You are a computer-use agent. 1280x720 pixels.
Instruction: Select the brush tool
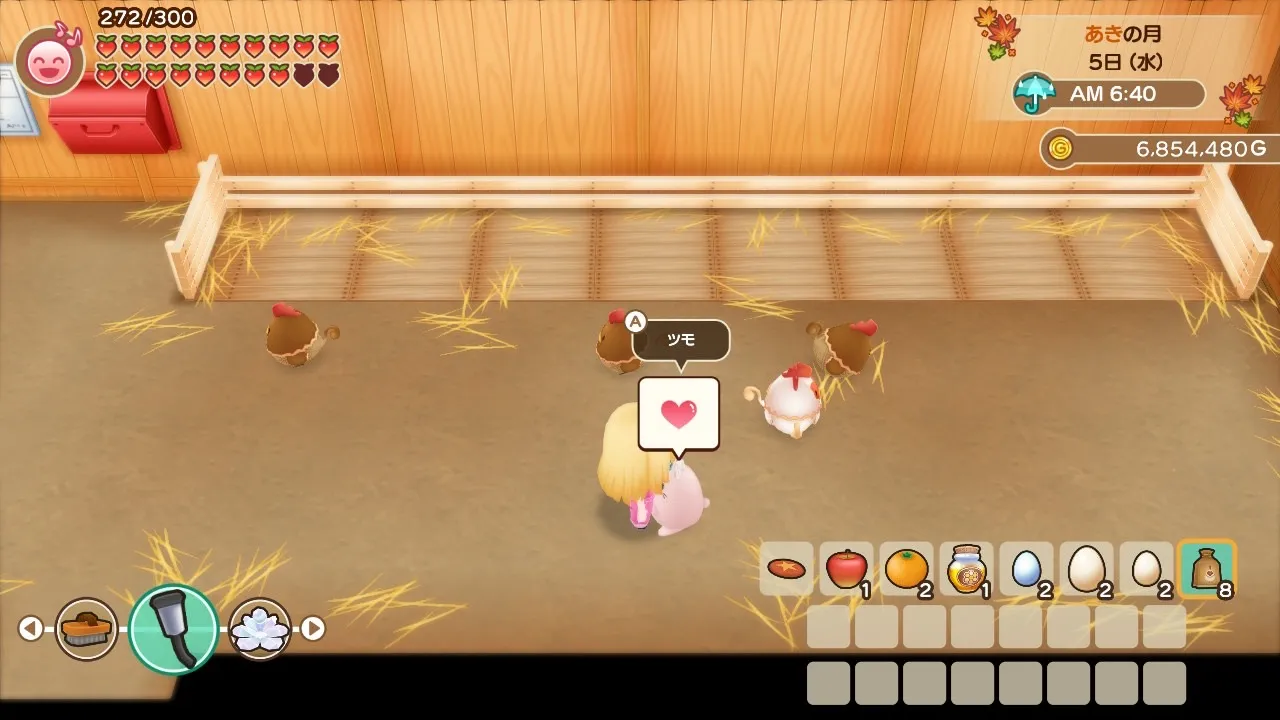[86, 629]
